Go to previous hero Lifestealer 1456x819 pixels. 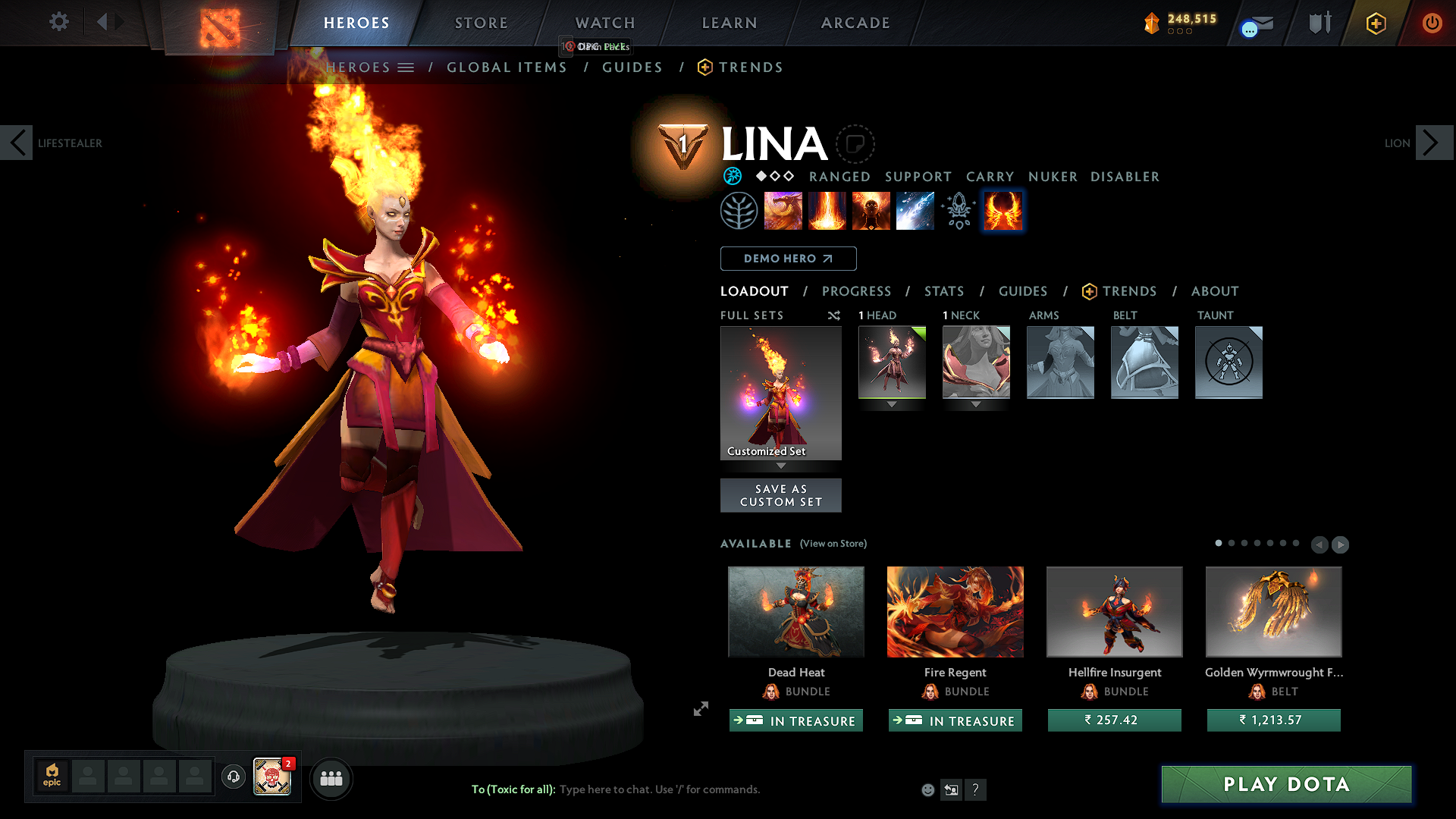(17, 143)
